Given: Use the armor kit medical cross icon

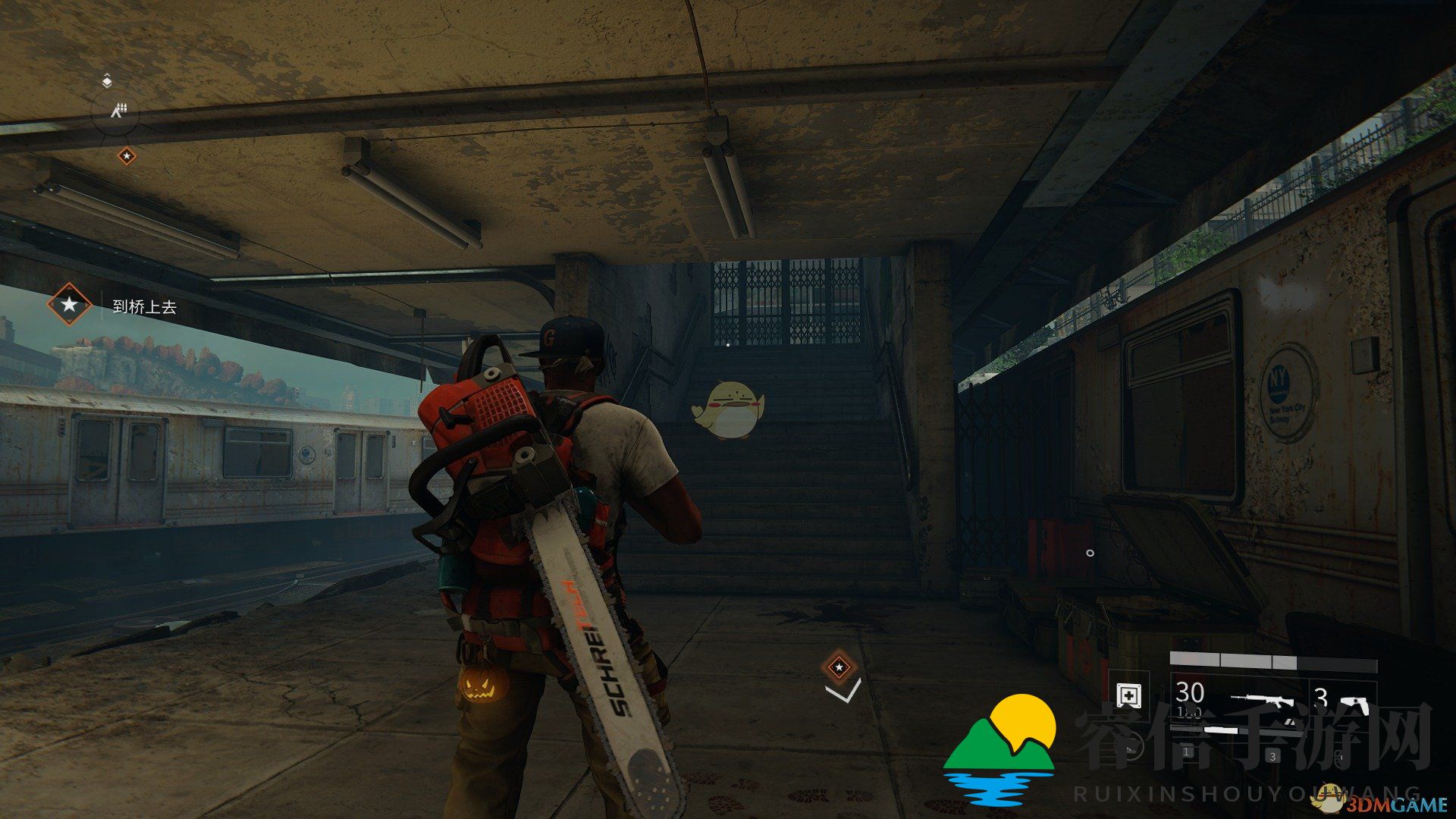Looking at the screenshot, I should 1129,695.
